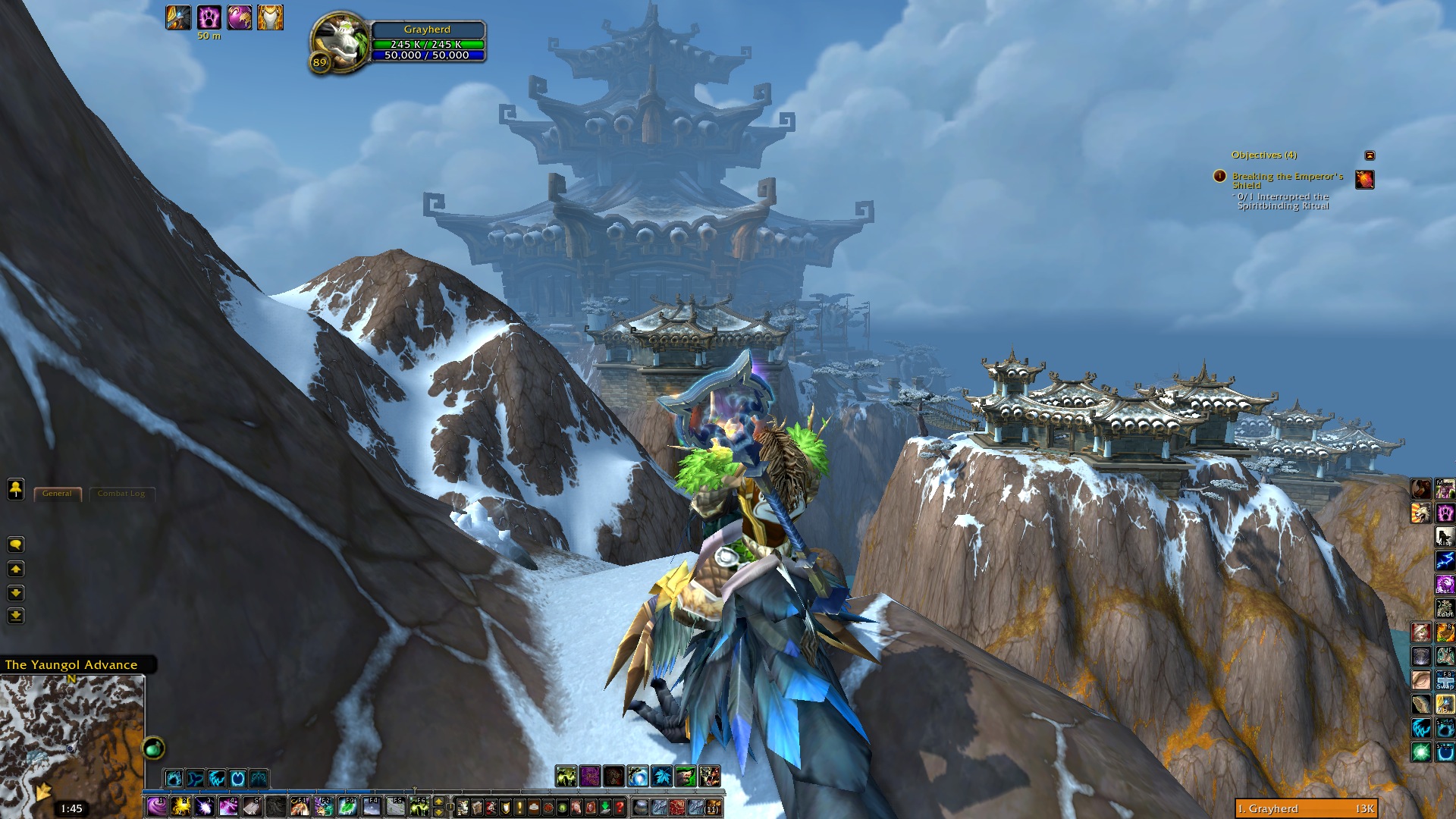Open the red question mark help button
The width and height of the screenshot is (1456, 819).
[620, 807]
